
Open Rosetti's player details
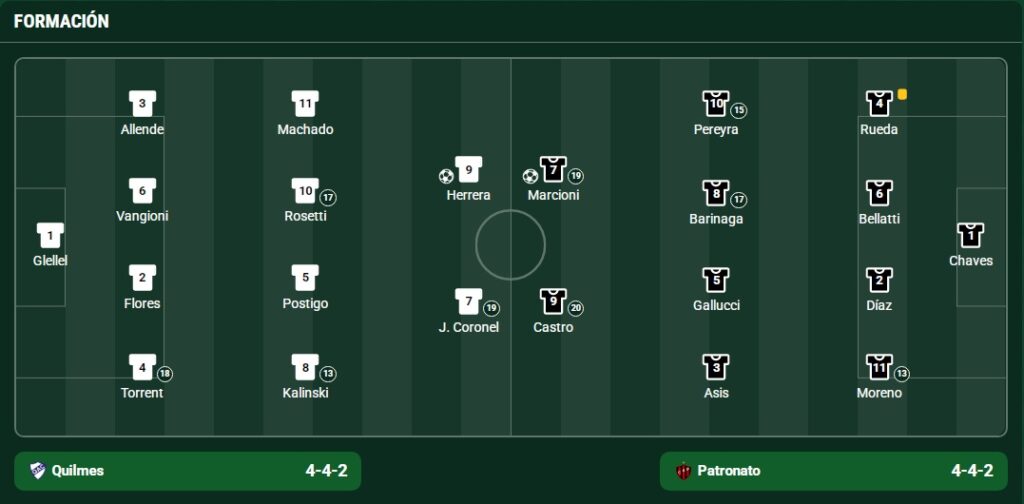[x=305, y=191]
